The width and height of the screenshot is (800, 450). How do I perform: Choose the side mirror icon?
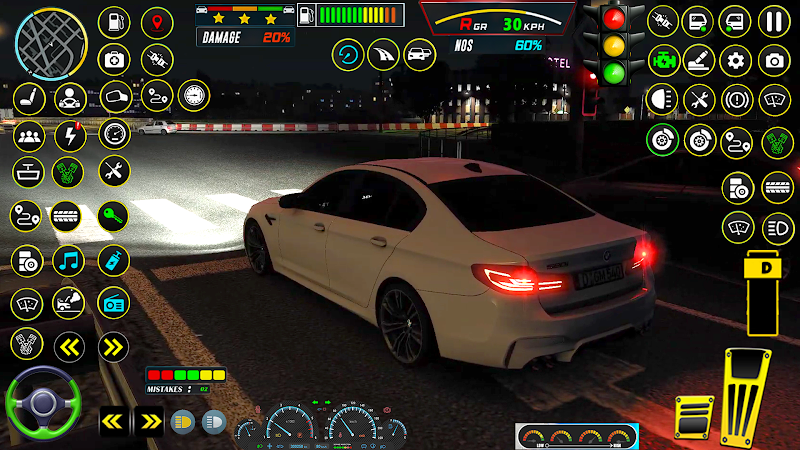116,97
